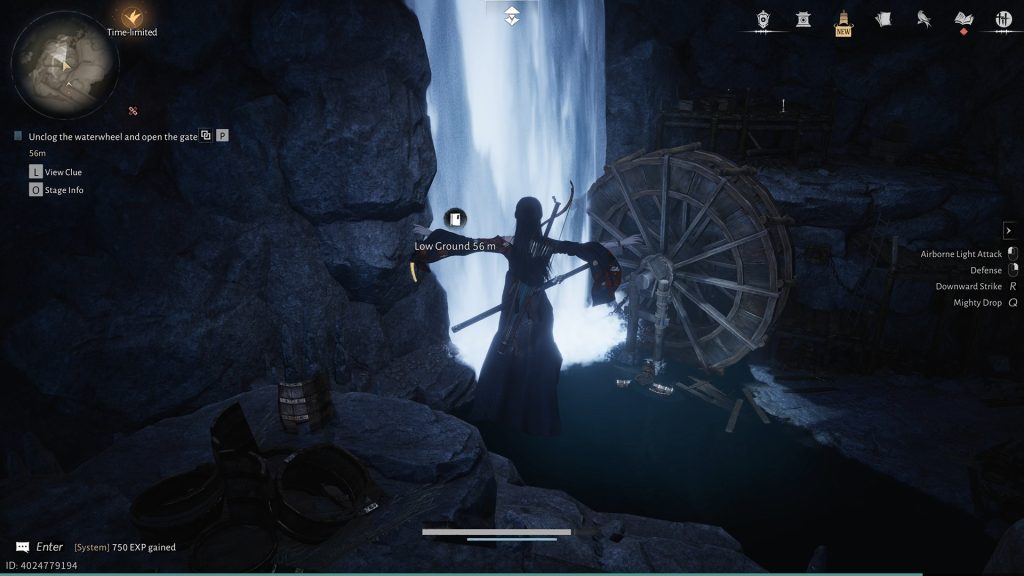Open the chat speech bubble icon
The image size is (1024, 576).
coord(22,547)
